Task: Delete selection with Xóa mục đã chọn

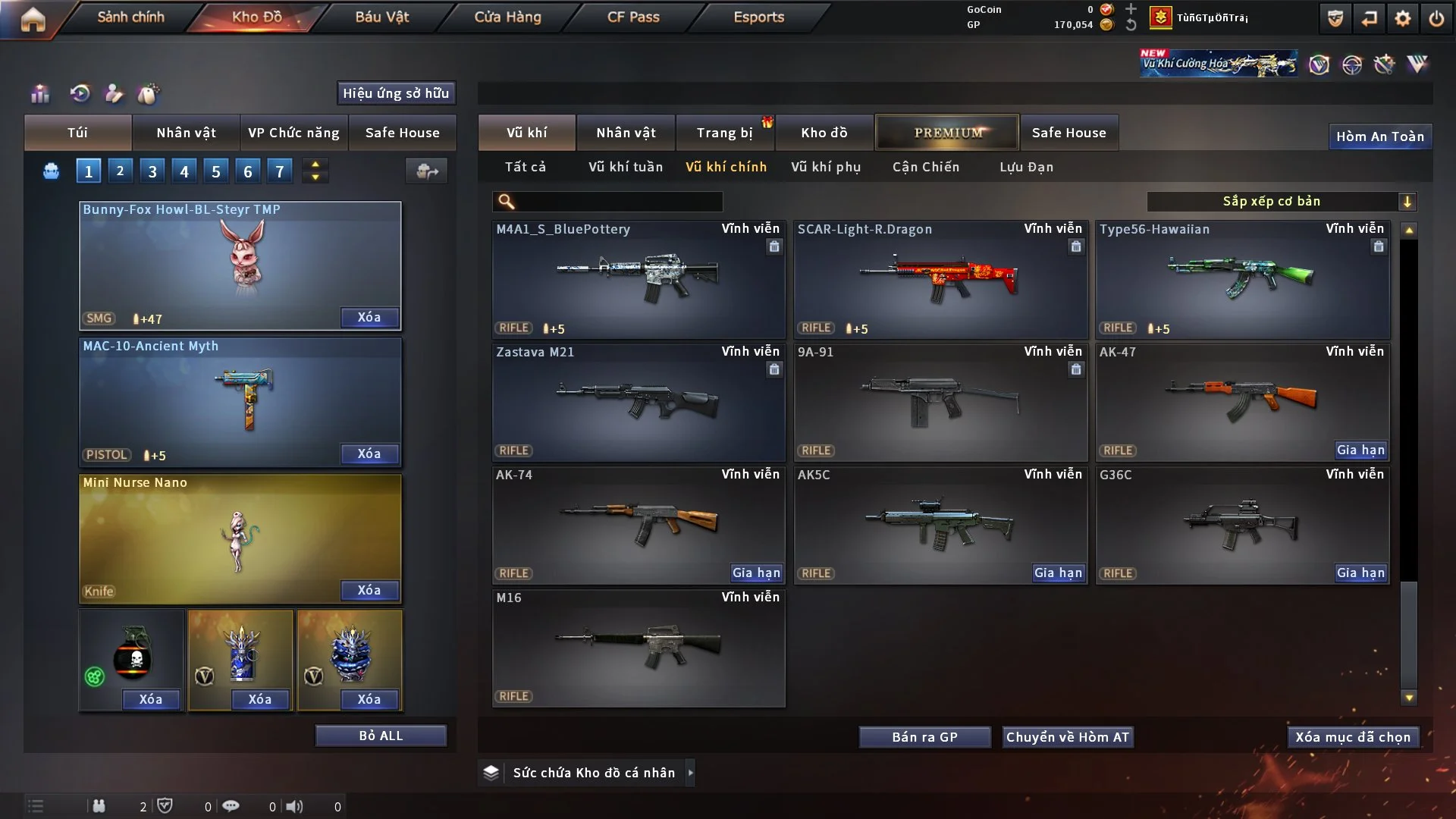Action: coord(1353,737)
